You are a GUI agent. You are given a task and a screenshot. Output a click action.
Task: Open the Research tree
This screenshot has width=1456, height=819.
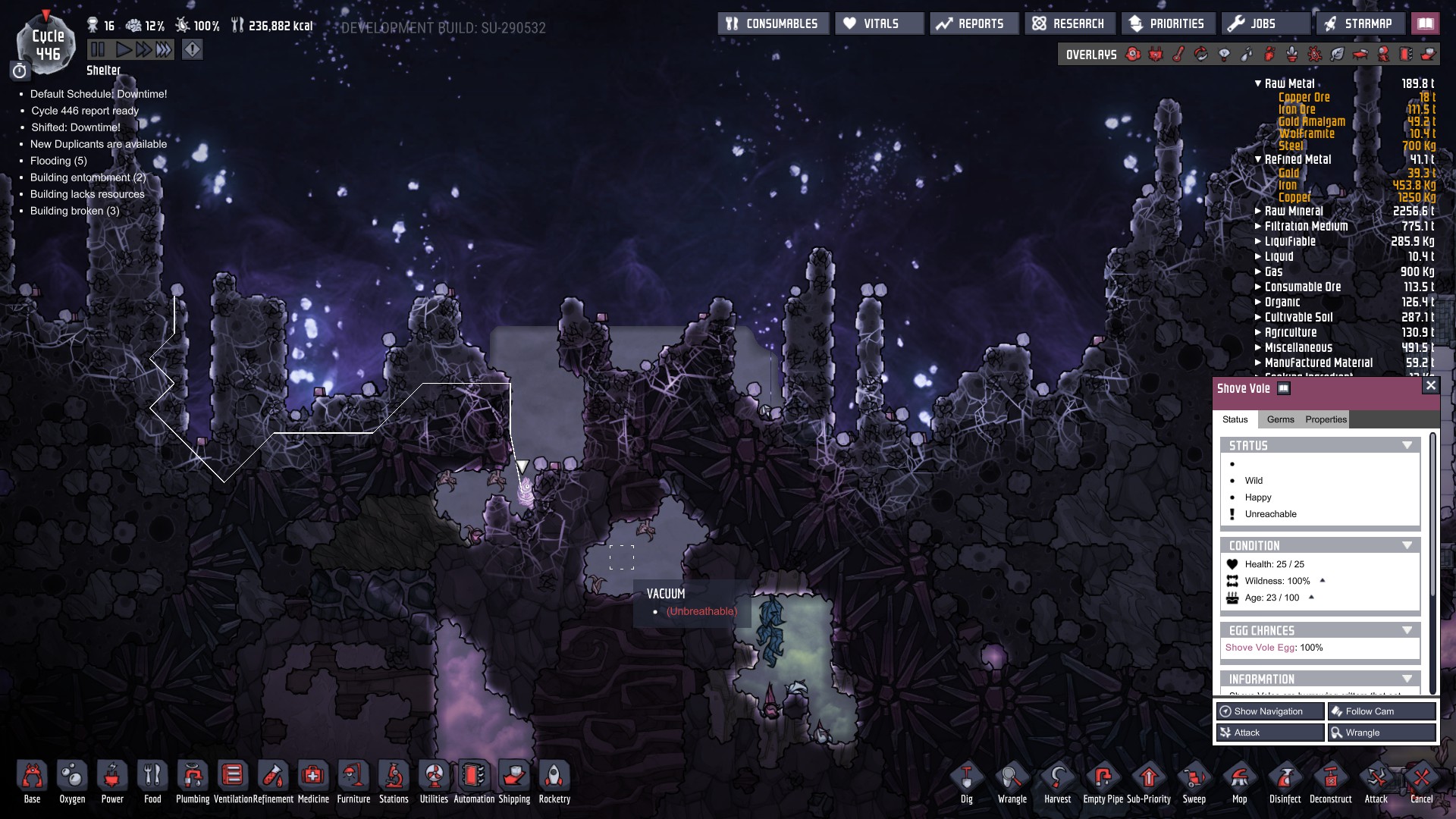point(1069,24)
